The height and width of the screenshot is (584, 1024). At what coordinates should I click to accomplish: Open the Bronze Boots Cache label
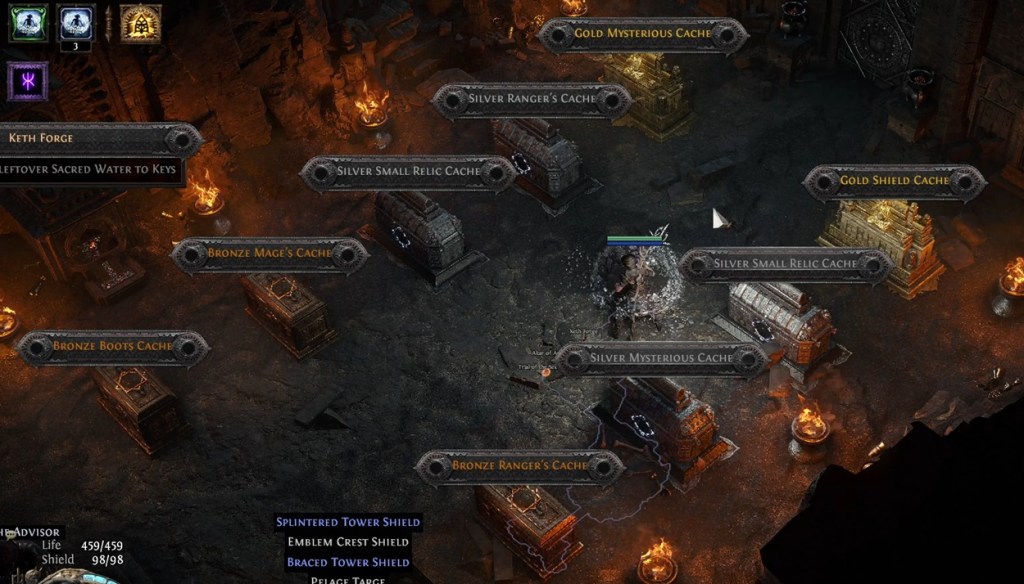pyautogui.click(x=113, y=347)
